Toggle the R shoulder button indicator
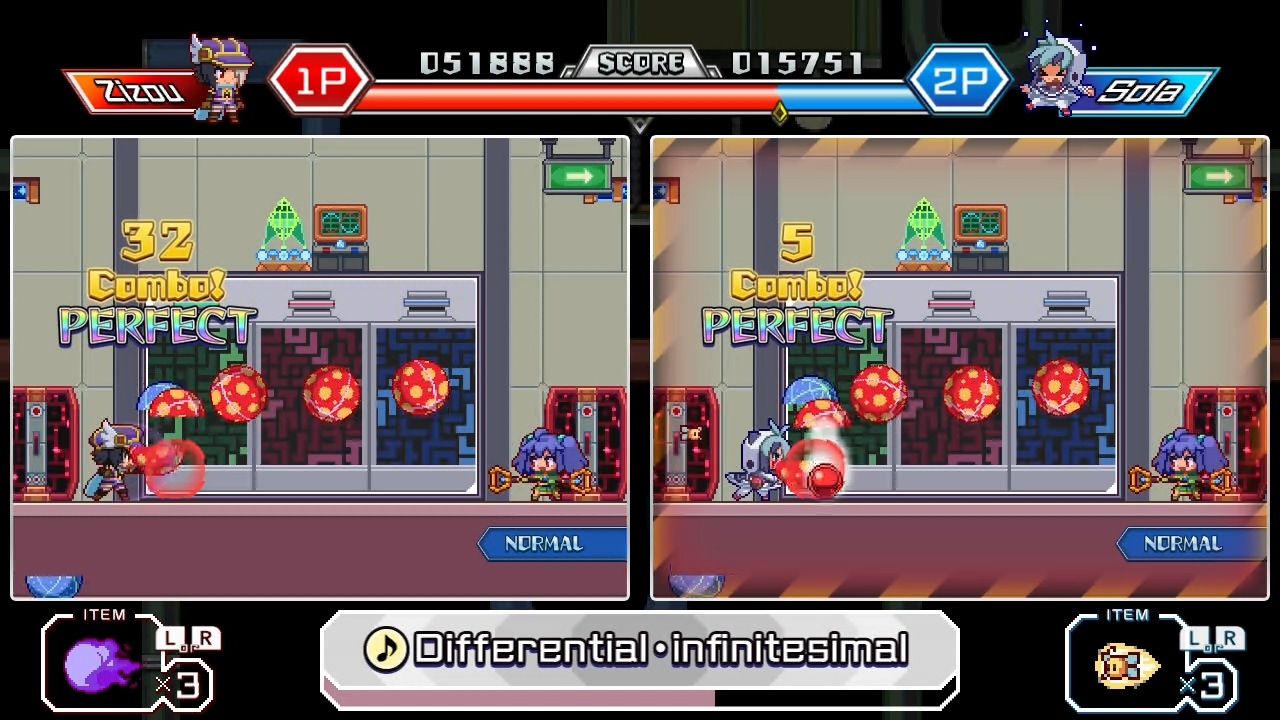 coord(207,638)
